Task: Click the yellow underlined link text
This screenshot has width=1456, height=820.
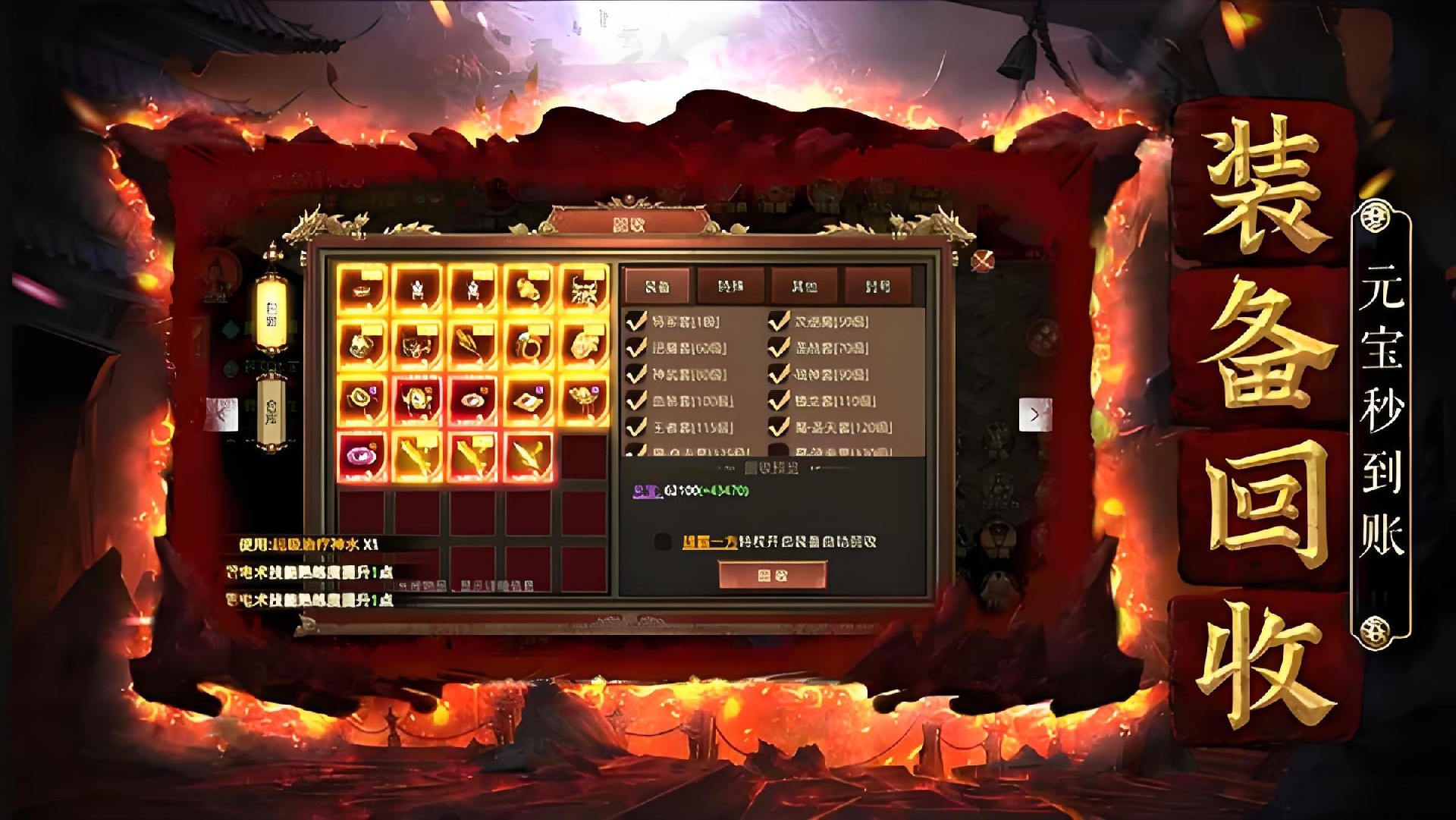Action: (x=711, y=541)
